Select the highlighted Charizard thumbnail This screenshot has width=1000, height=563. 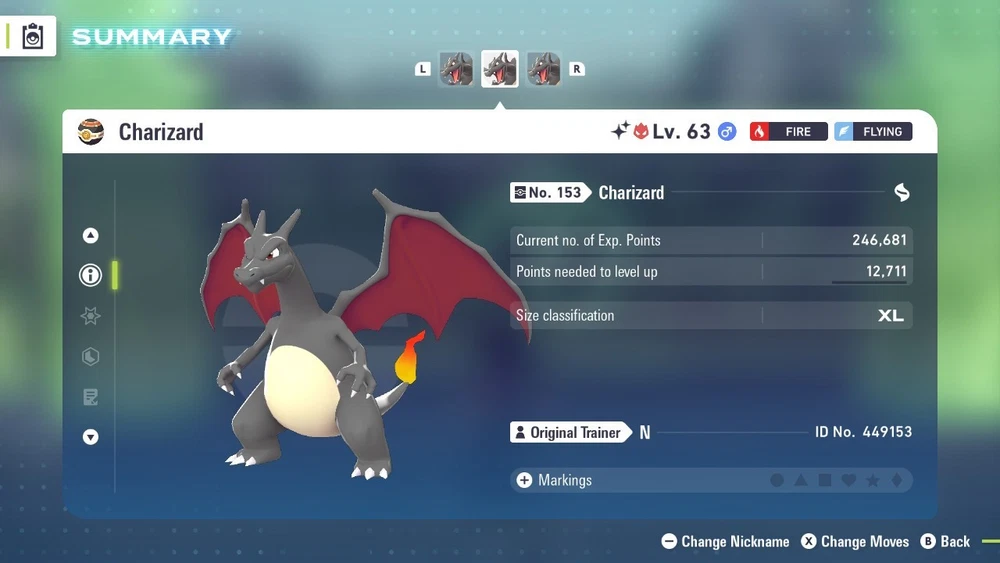click(500, 69)
